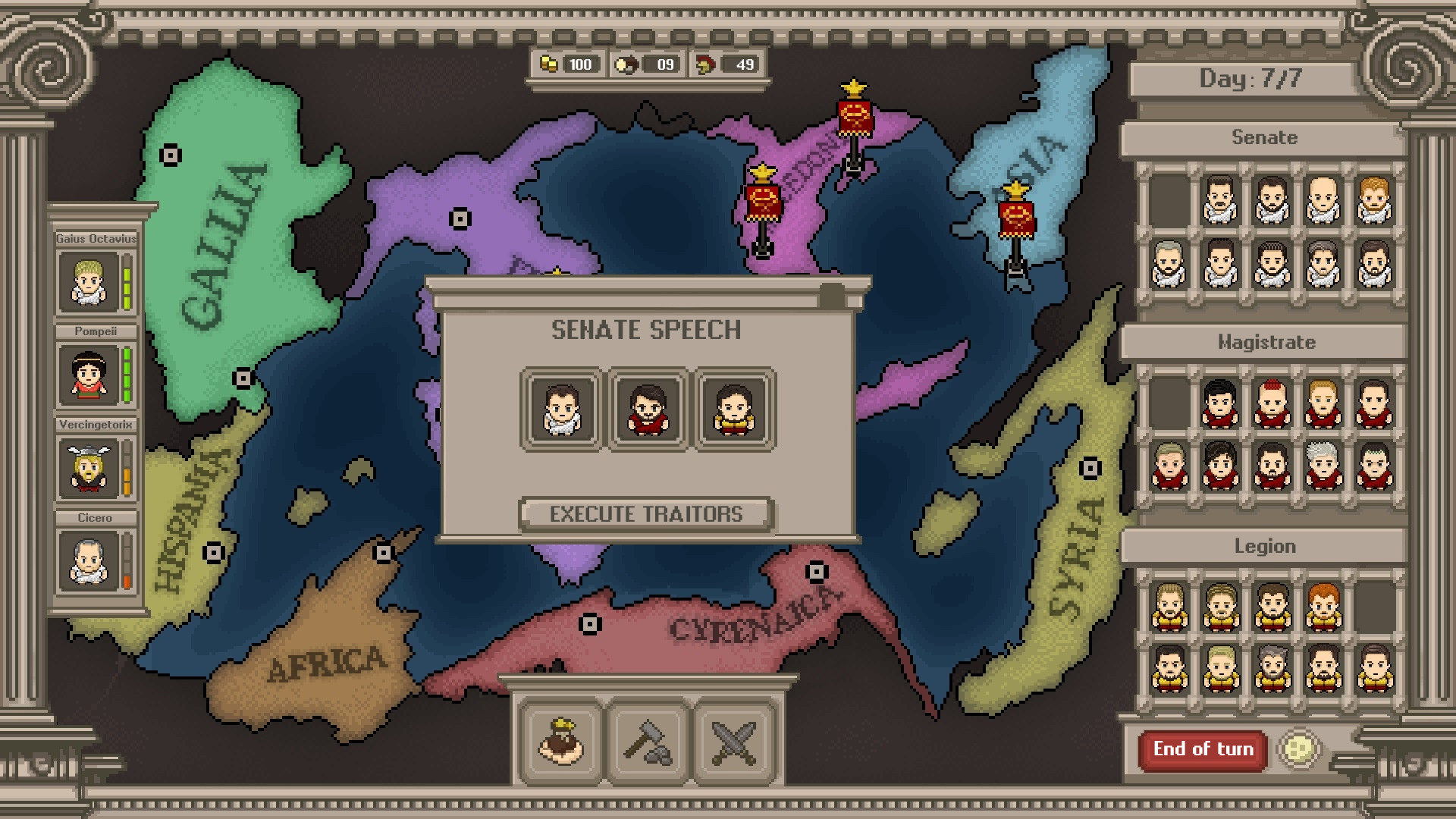
Task: Click the red End of turn button
Action: click(1203, 749)
